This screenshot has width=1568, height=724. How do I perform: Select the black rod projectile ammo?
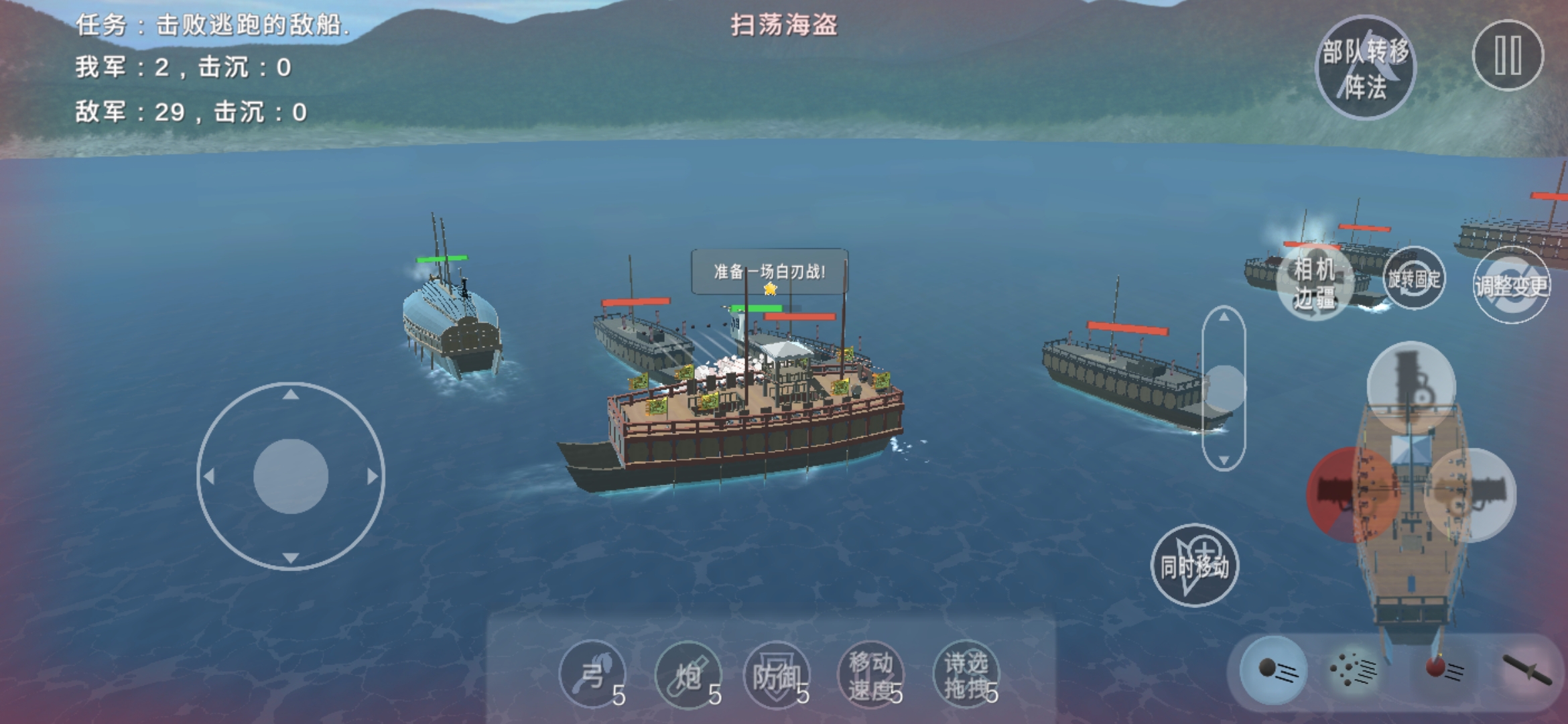coord(1526,669)
